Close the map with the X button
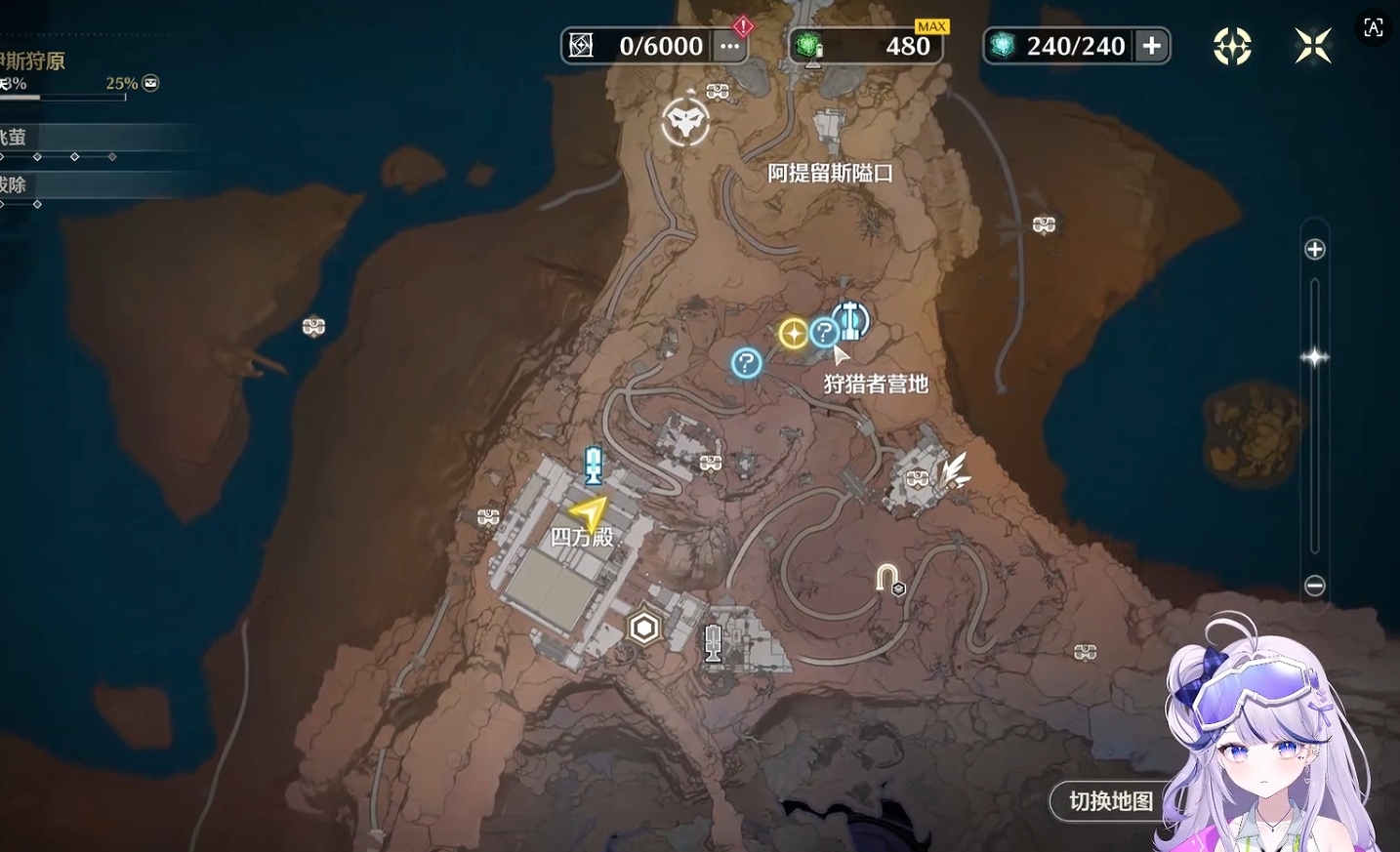 1313,46
